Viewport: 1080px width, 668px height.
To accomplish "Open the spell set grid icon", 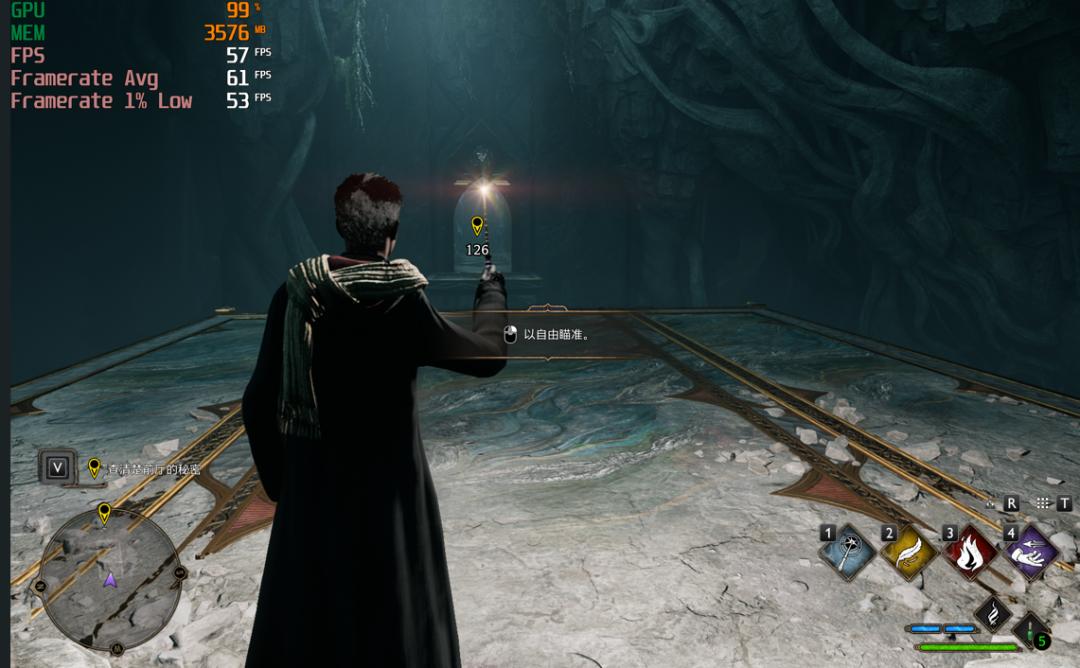I will [x=1043, y=504].
